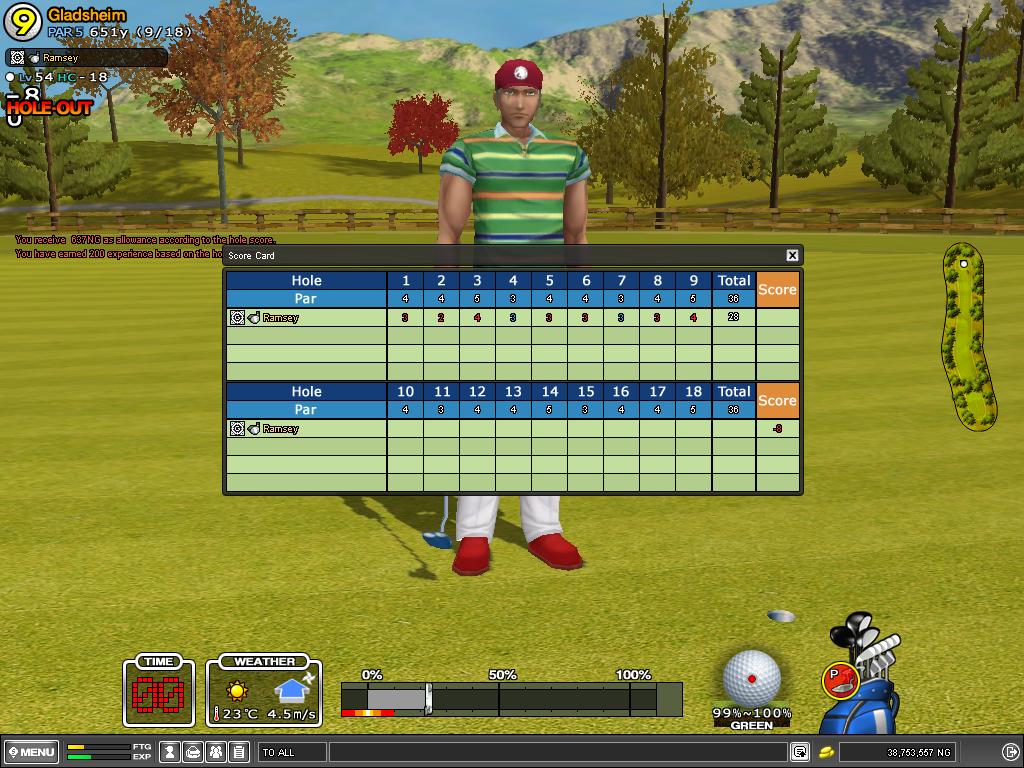Click the WEATHER wind indicator panel
The width and height of the screenshot is (1024, 768).
click(x=264, y=691)
